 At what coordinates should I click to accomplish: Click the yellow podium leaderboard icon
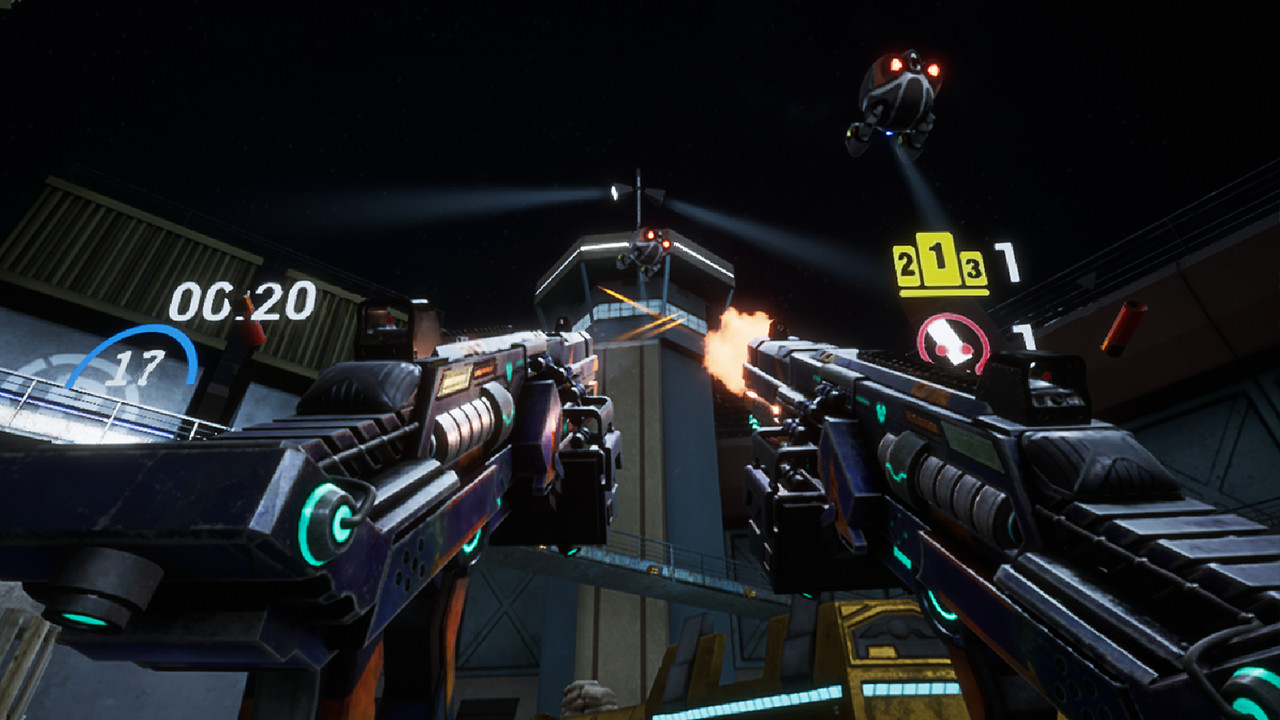click(x=938, y=263)
